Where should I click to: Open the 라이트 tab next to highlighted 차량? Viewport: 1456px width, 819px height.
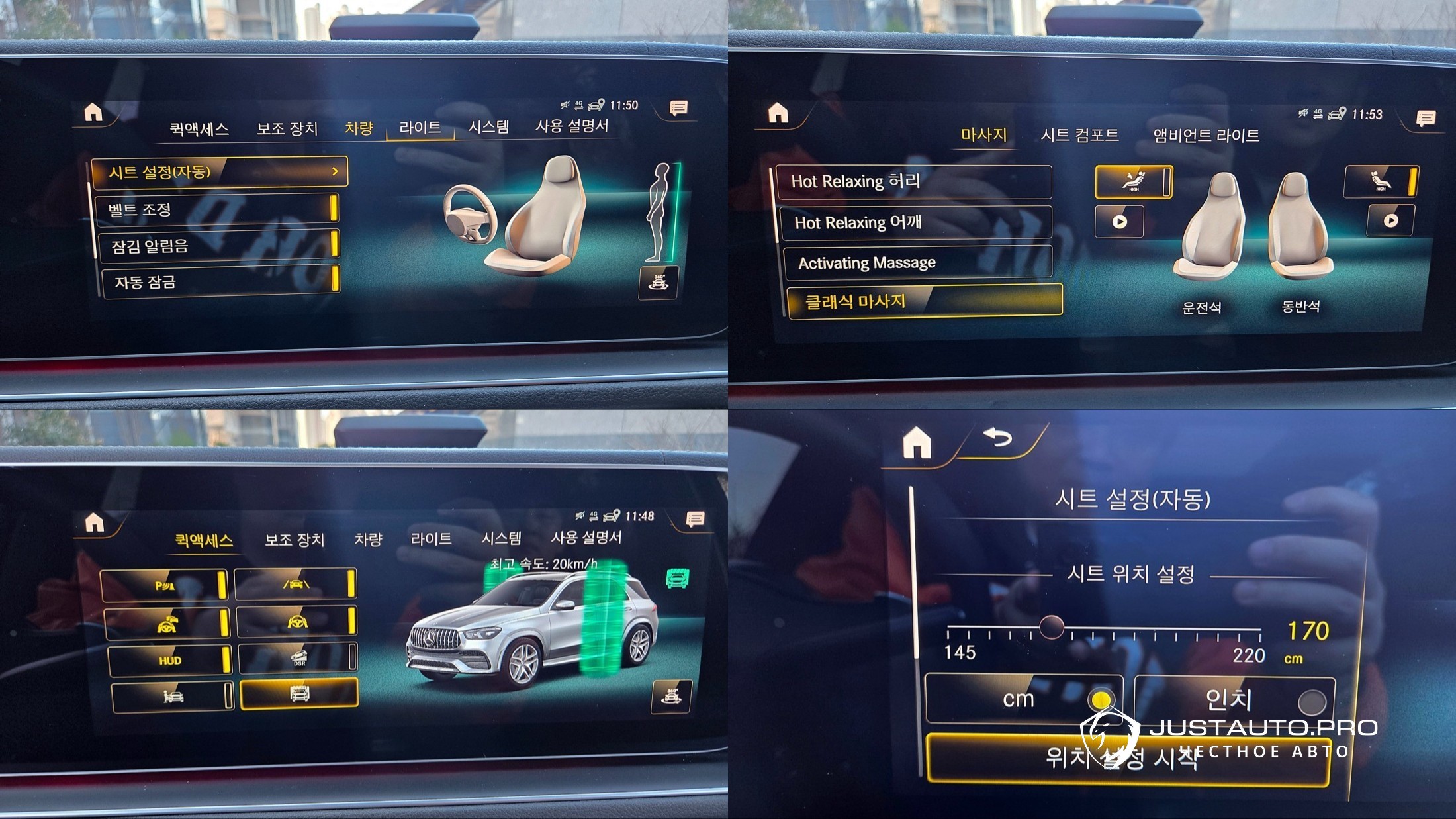(x=420, y=127)
